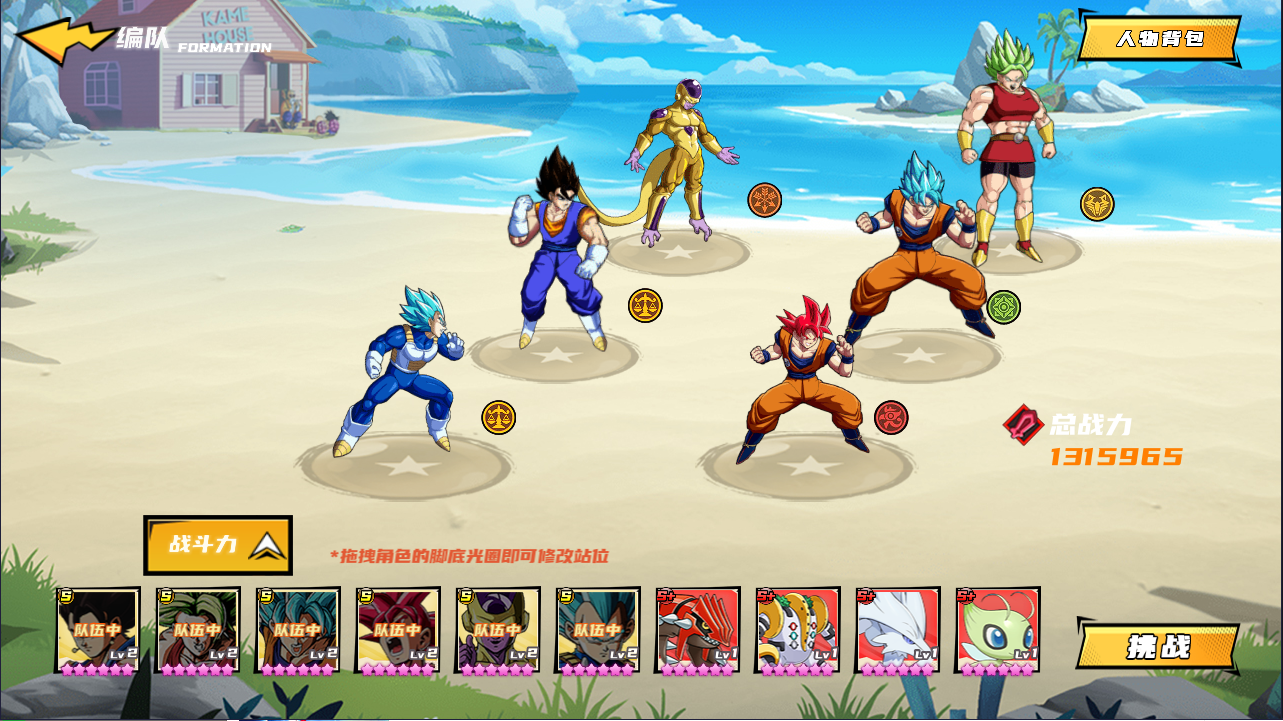Select the red-haired God Goku card
The height and width of the screenshot is (721, 1283).
pos(398,630)
